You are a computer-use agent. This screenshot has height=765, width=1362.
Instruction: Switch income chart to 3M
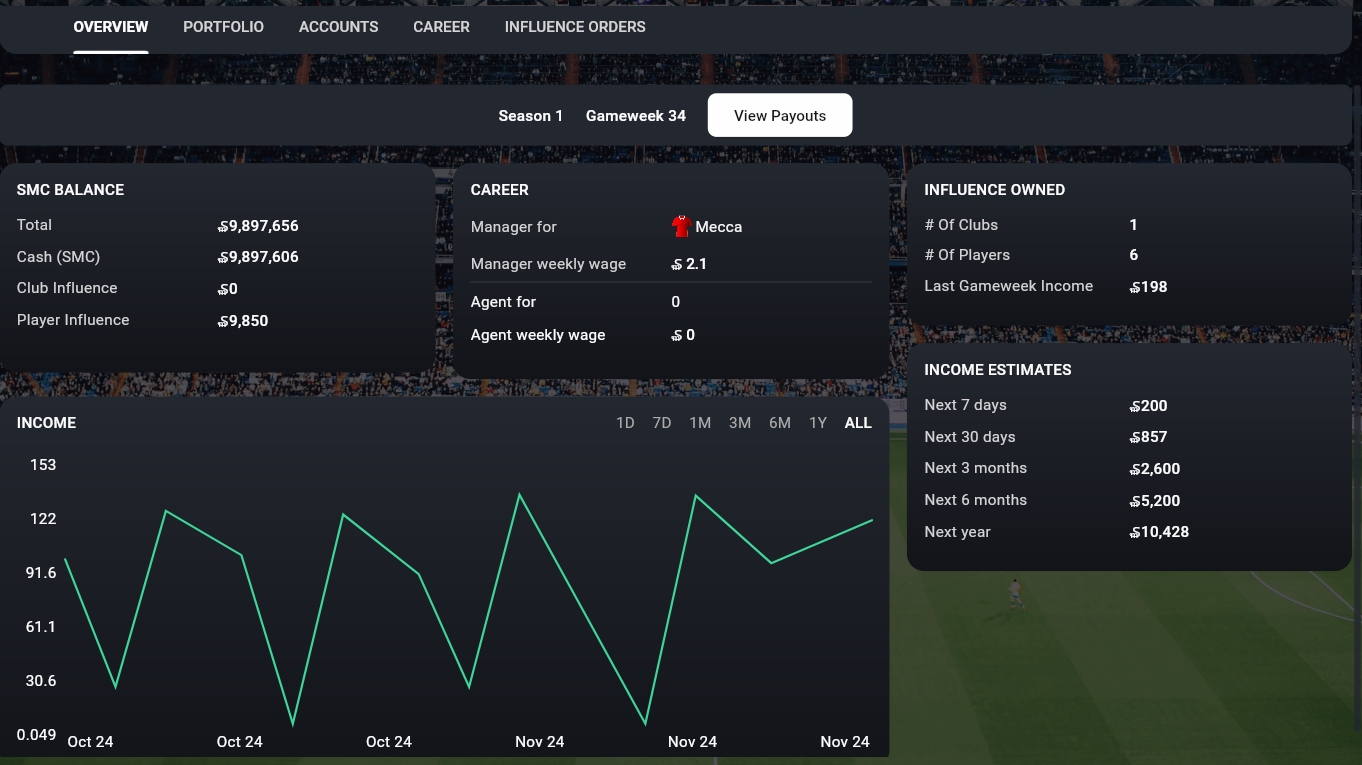(740, 423)
